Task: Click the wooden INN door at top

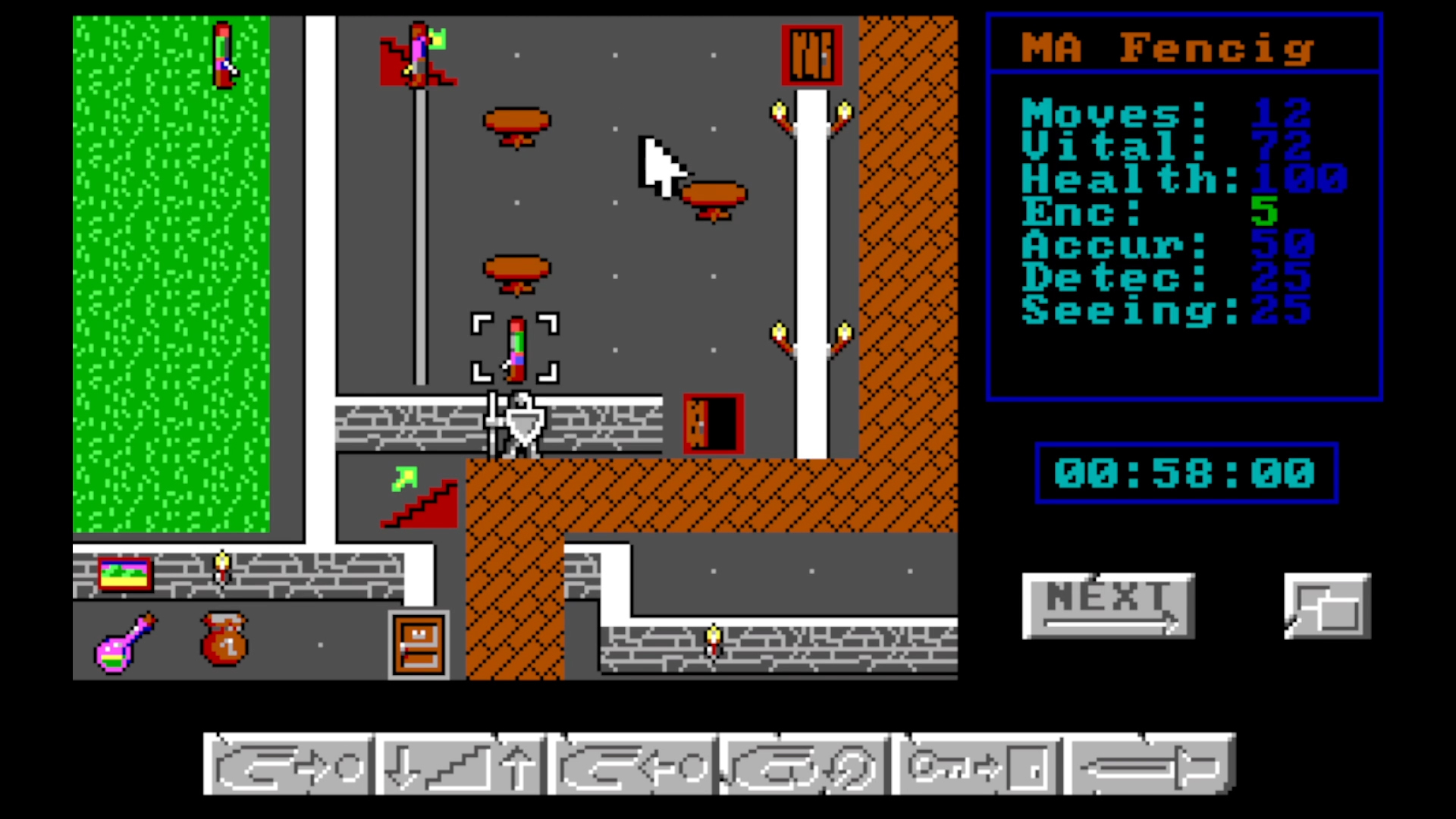Action: (811, 55)
